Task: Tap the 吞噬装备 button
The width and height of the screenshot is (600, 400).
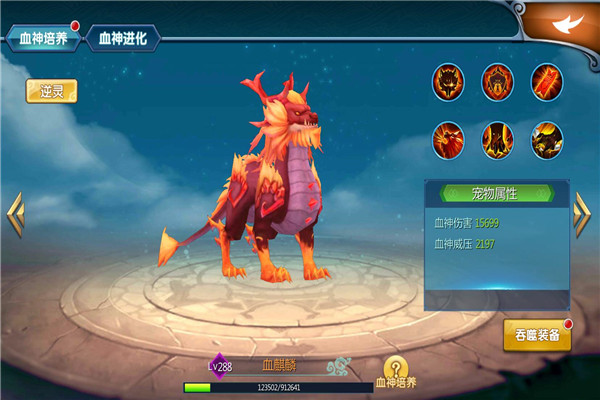Action: (537, 336)
